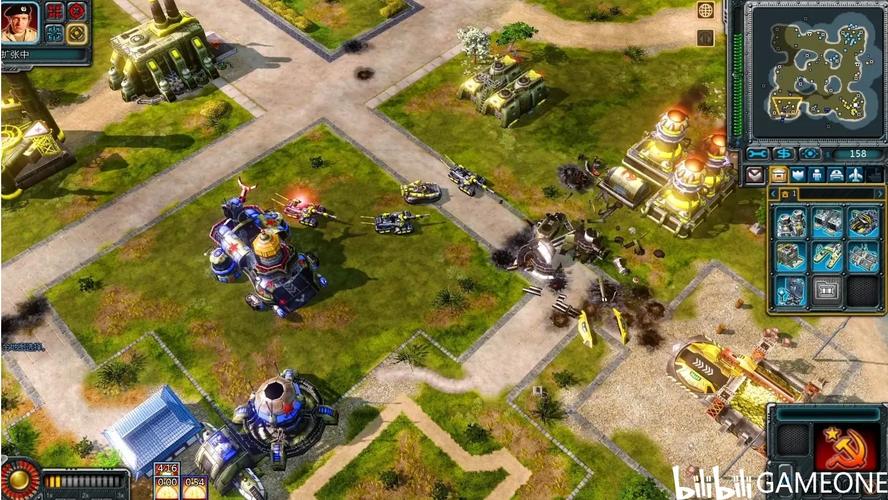Viewport: 888px width, 500px height.
Task: Select the globe icon beside the minimap
Action: pyautogui.click(x=706, y=10)
